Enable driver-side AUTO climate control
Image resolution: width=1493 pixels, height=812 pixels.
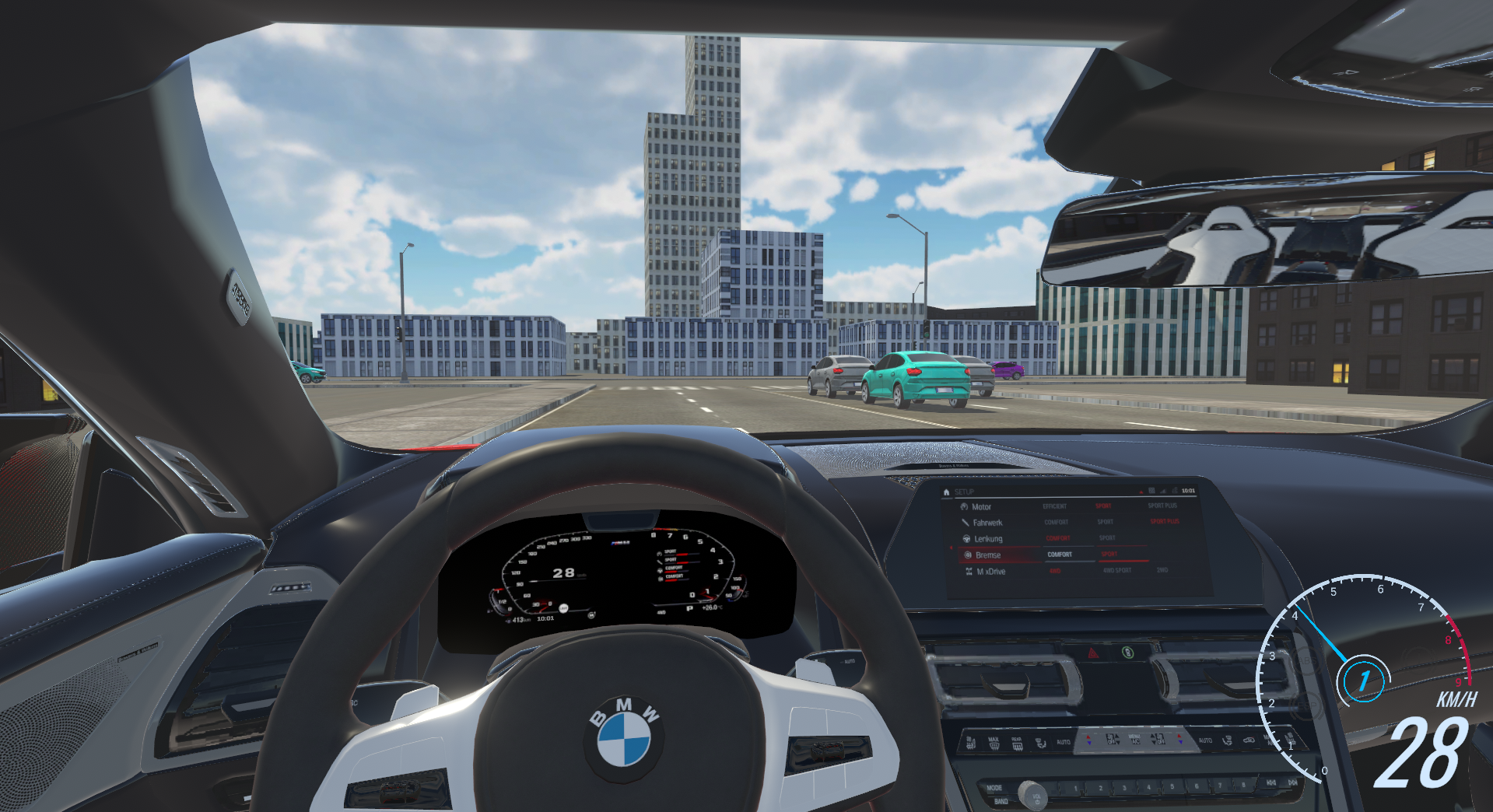[1064, 741]
